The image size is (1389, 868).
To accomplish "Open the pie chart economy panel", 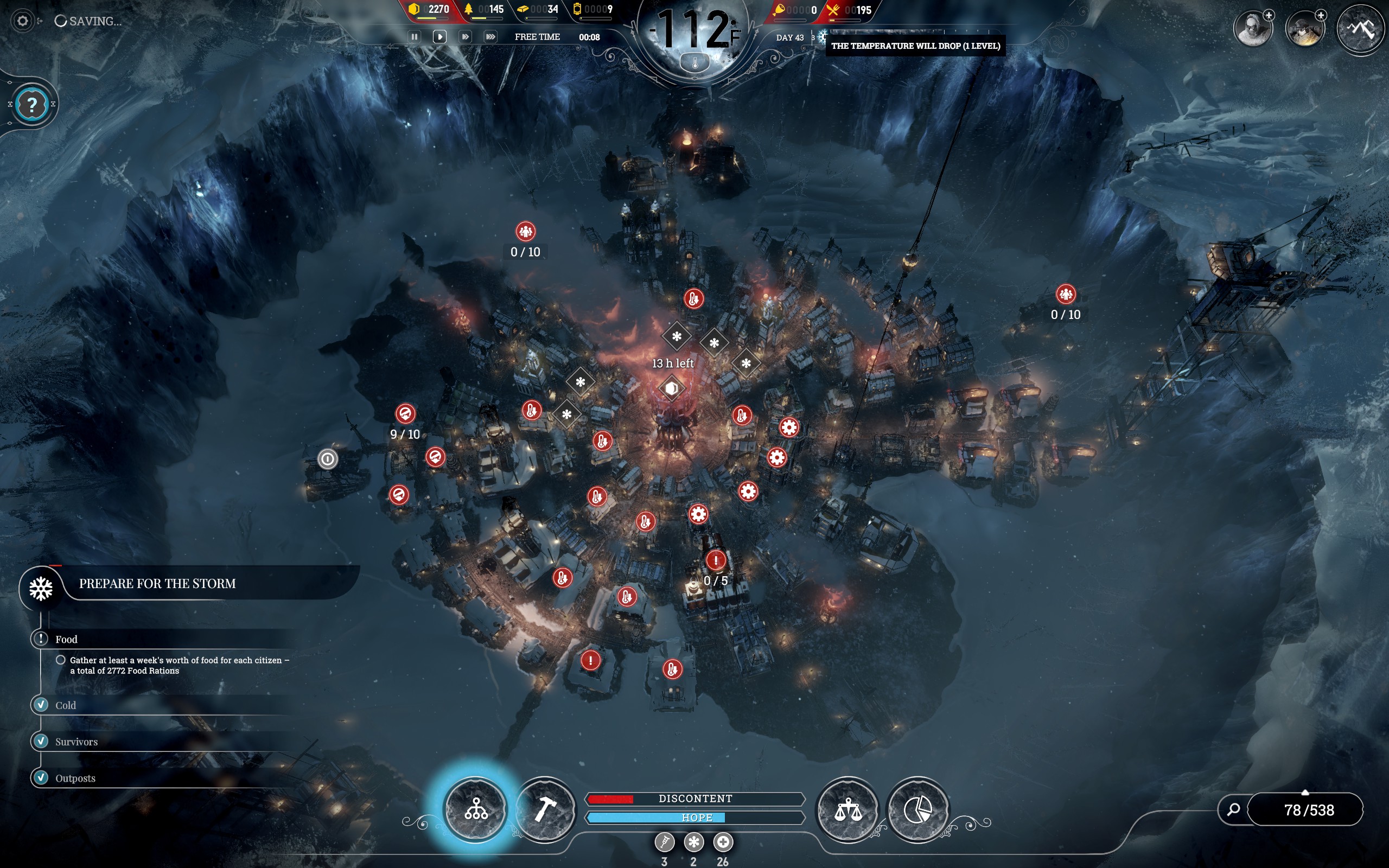I will [x=917, y=809].
